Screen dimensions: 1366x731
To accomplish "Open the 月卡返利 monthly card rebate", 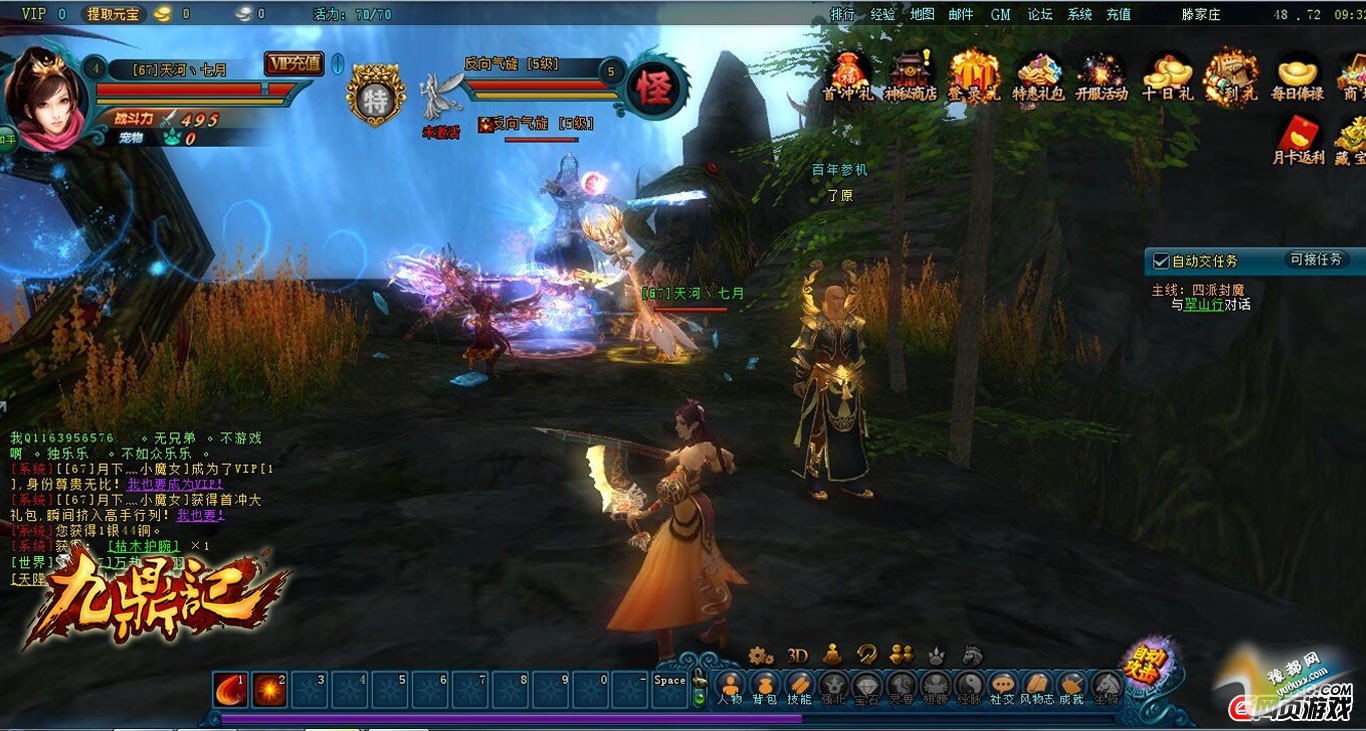I will tap(1297, 140).
